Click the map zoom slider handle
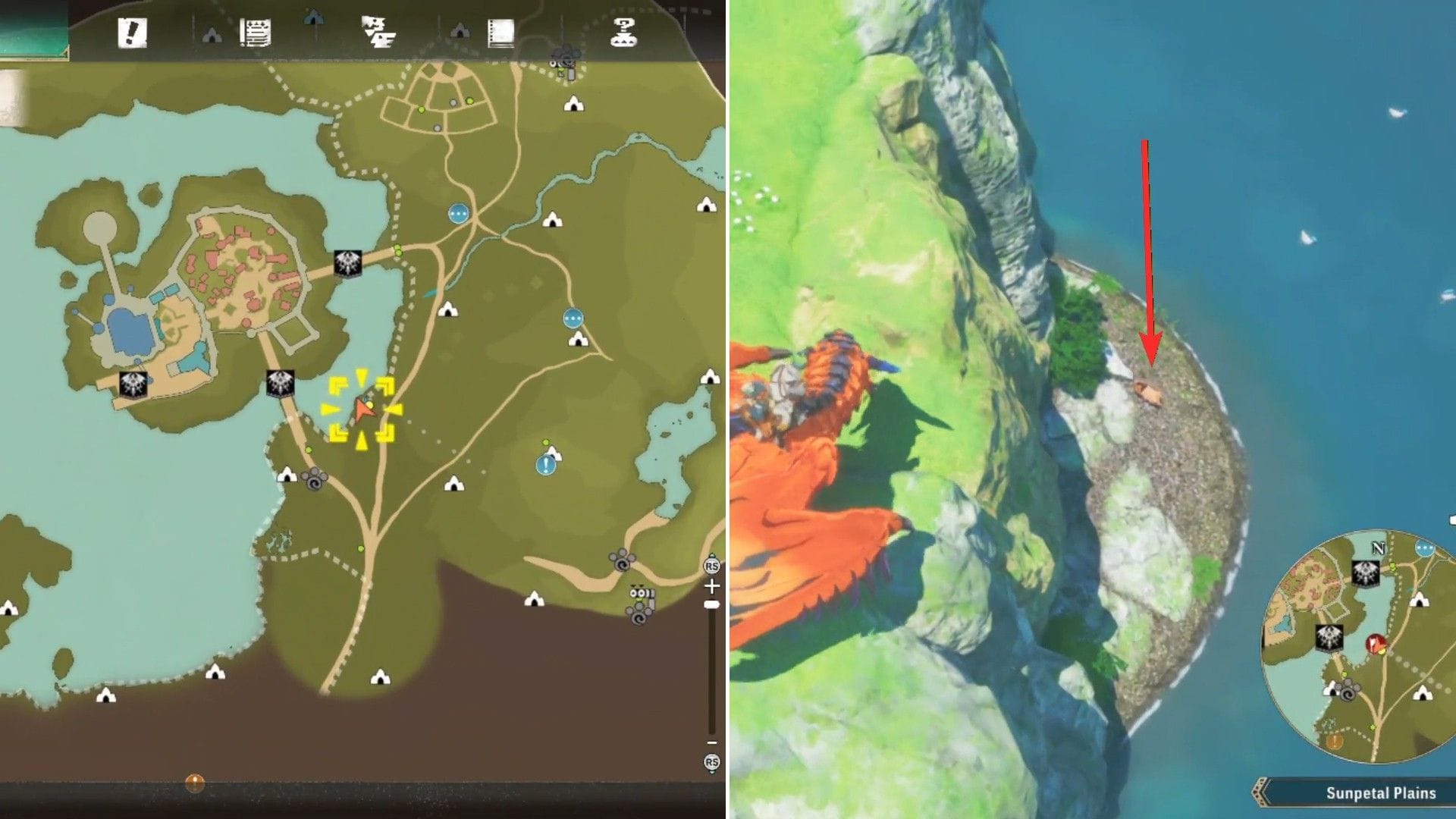Image resolution: width=1456 pixels, height=819 pixels. point(711,604)
